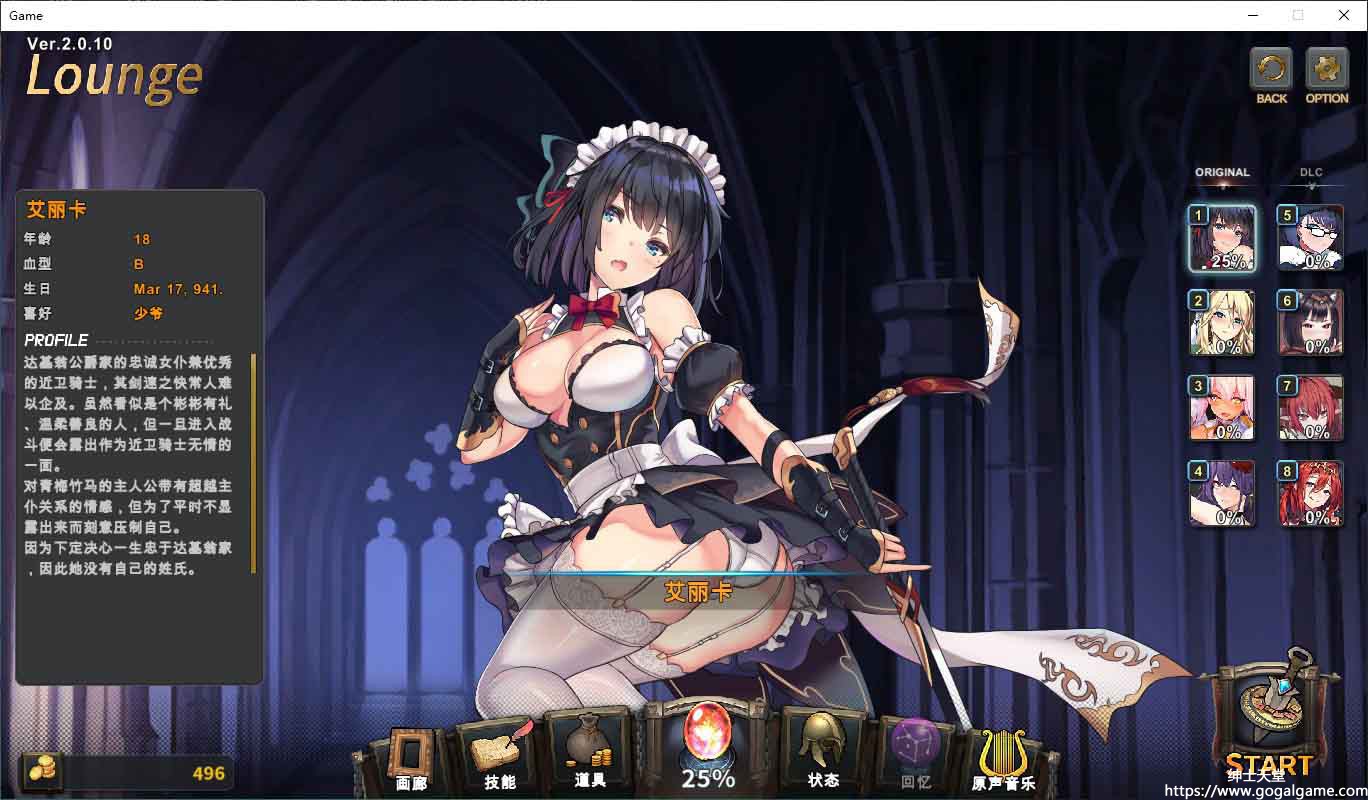Image resolution: width=1368 pixels, height=800 pixels.
Task: Switch to the DLC character tab
Action: [x=1311, y=173]
